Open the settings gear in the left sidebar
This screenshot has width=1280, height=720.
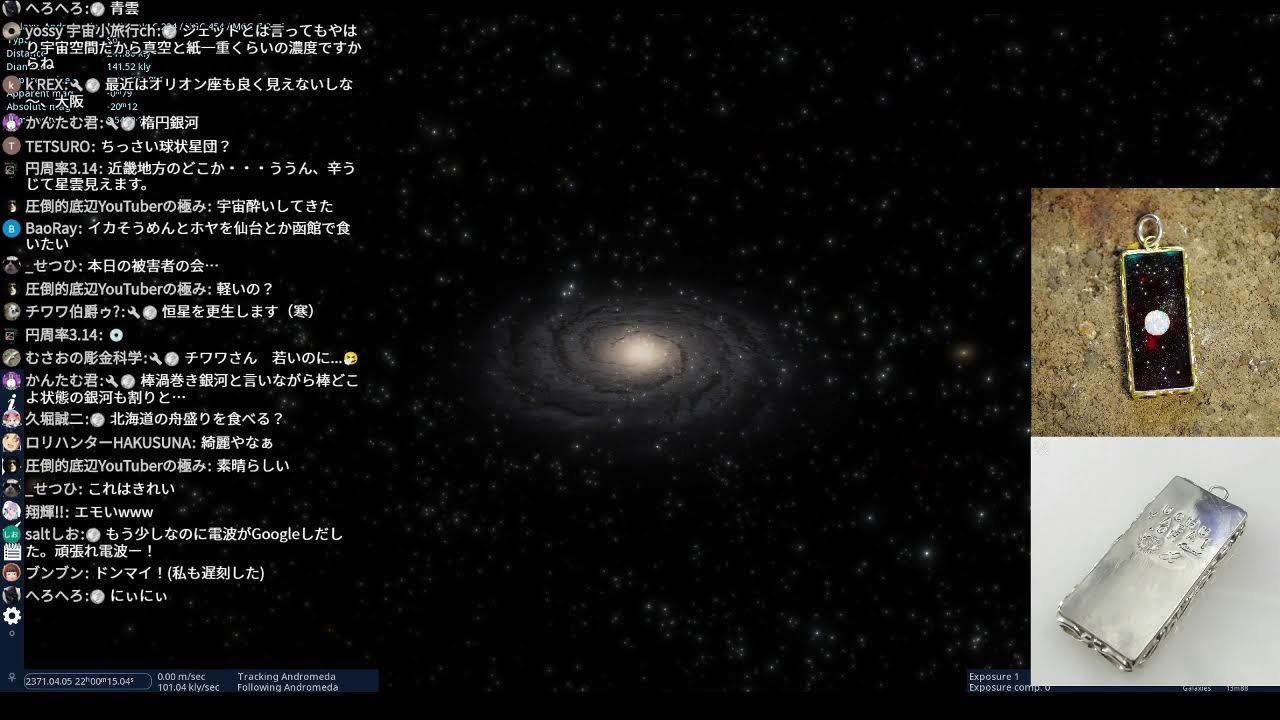click(x=11, y=615)
